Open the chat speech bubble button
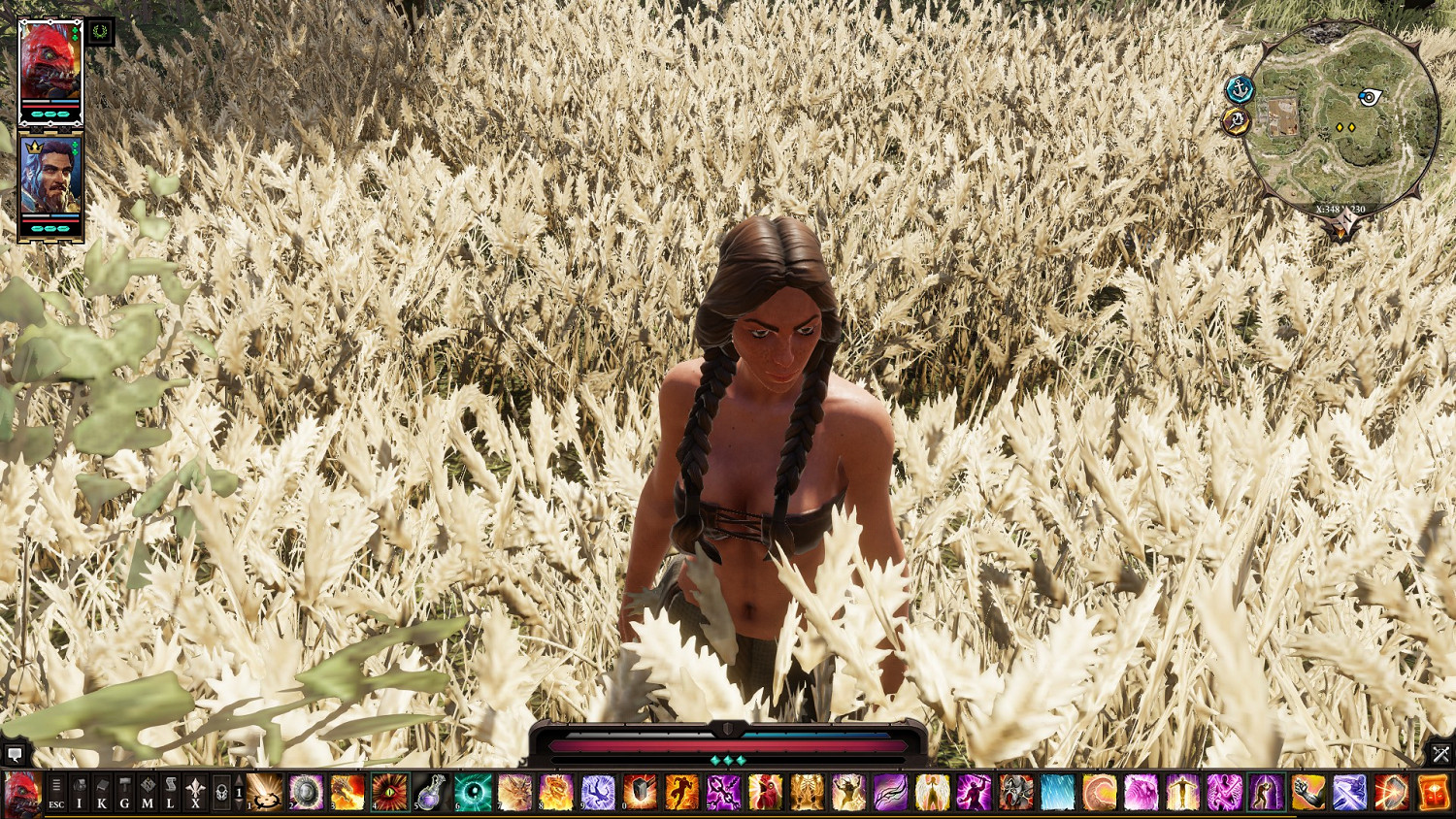Viewport: 1456px width, 819px height. [x=15, y=754]
